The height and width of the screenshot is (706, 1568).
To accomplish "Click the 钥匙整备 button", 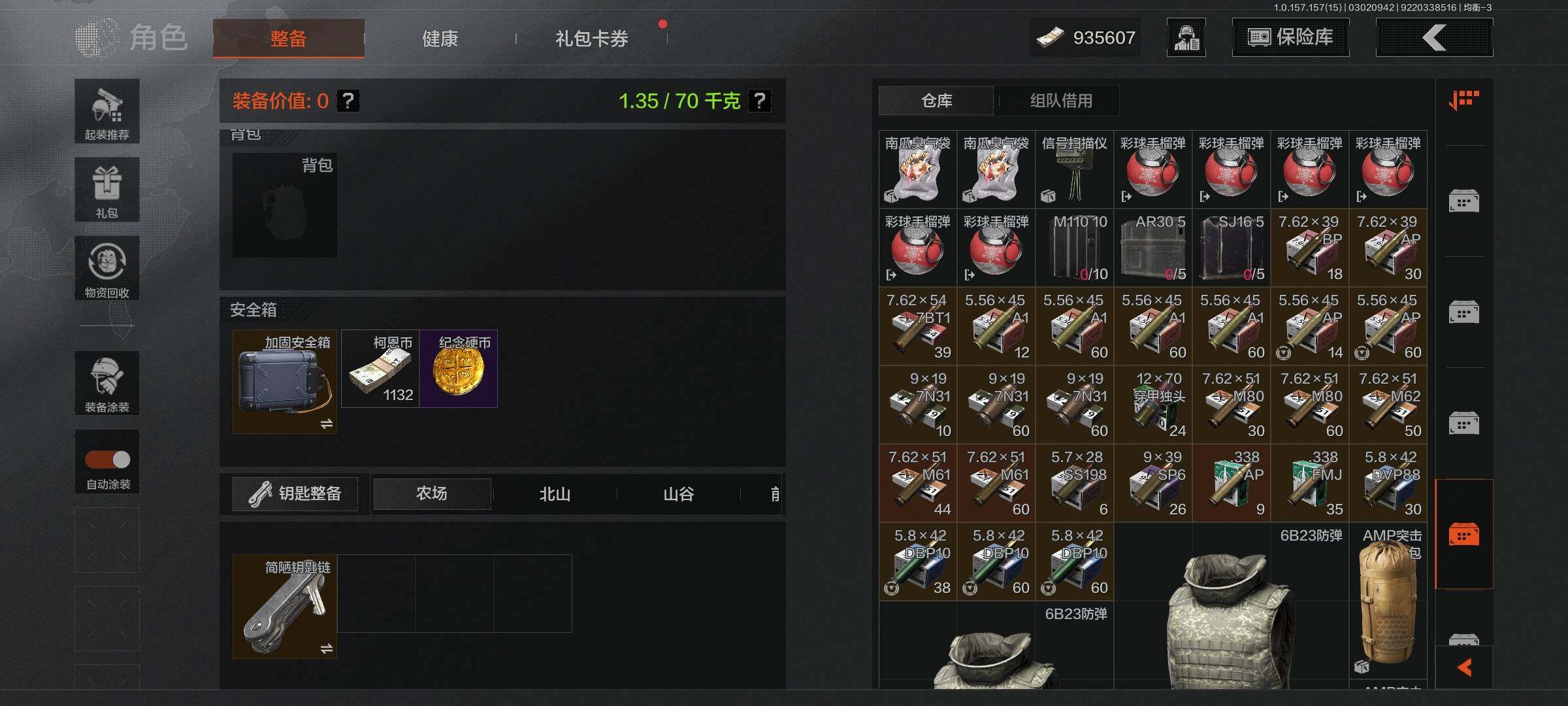I will 295,494.
